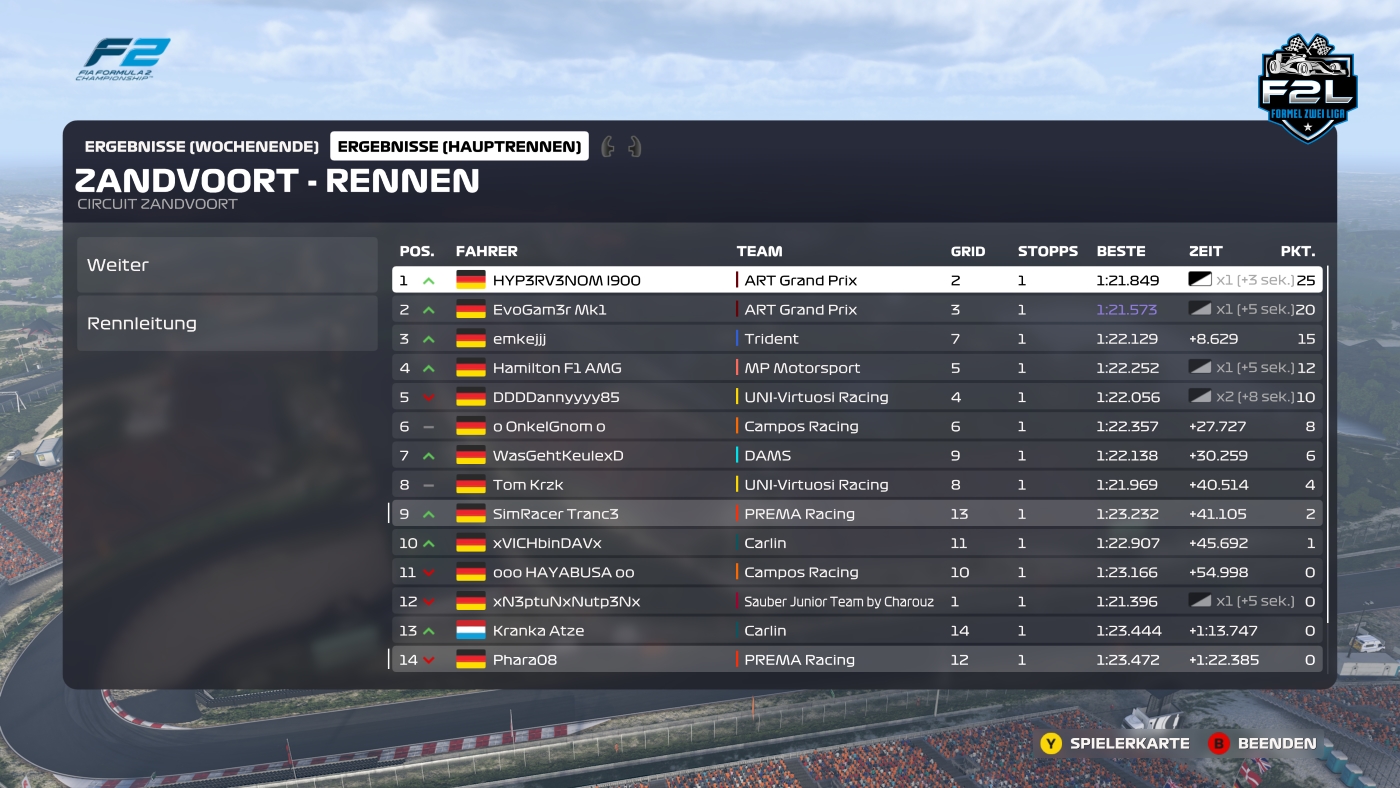Select the Tom Krzk row
The width and height of the screenshot is (1400, 788).
click(857, 485)
